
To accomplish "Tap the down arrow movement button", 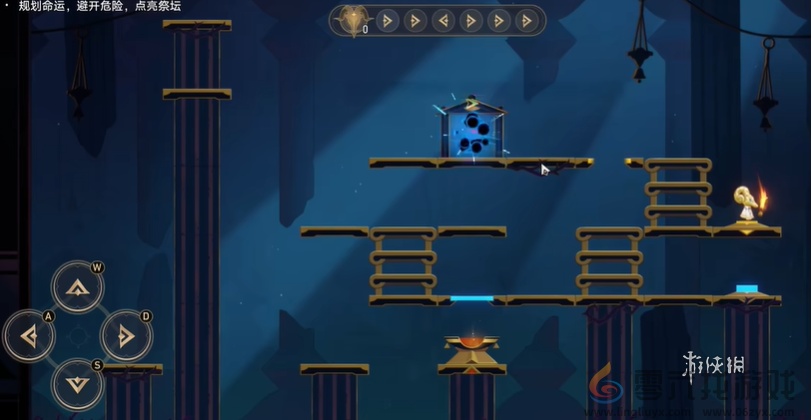I will (77, 383).
